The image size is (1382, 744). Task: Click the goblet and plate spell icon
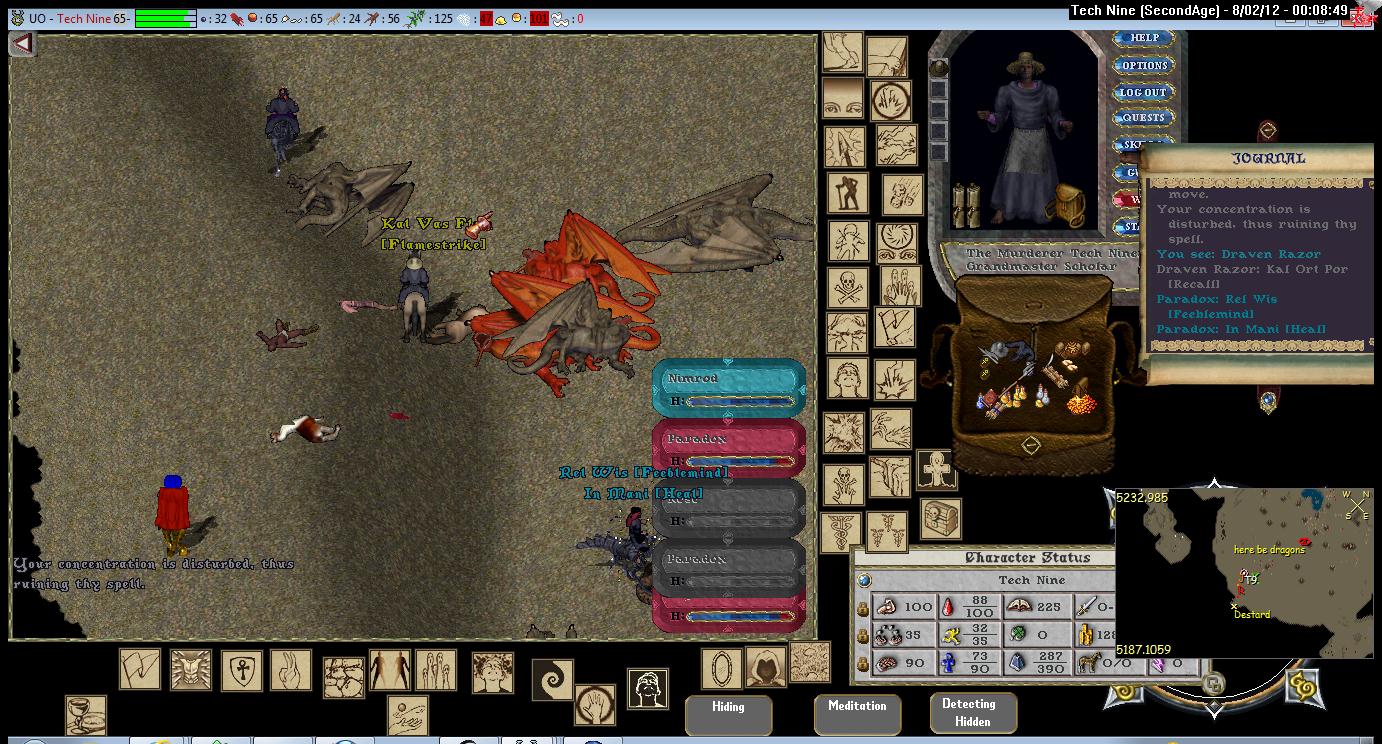85,715
